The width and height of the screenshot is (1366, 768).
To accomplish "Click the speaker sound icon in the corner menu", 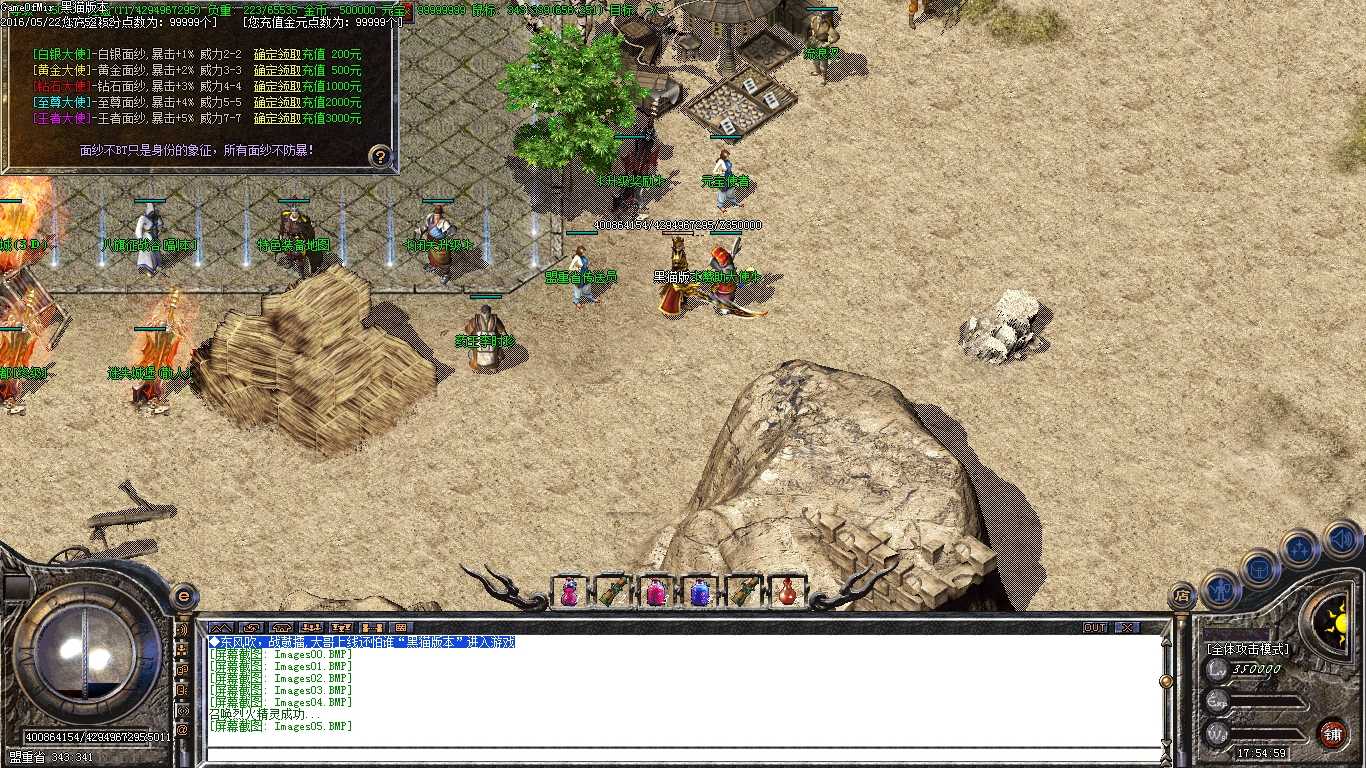I will 1341,541.
